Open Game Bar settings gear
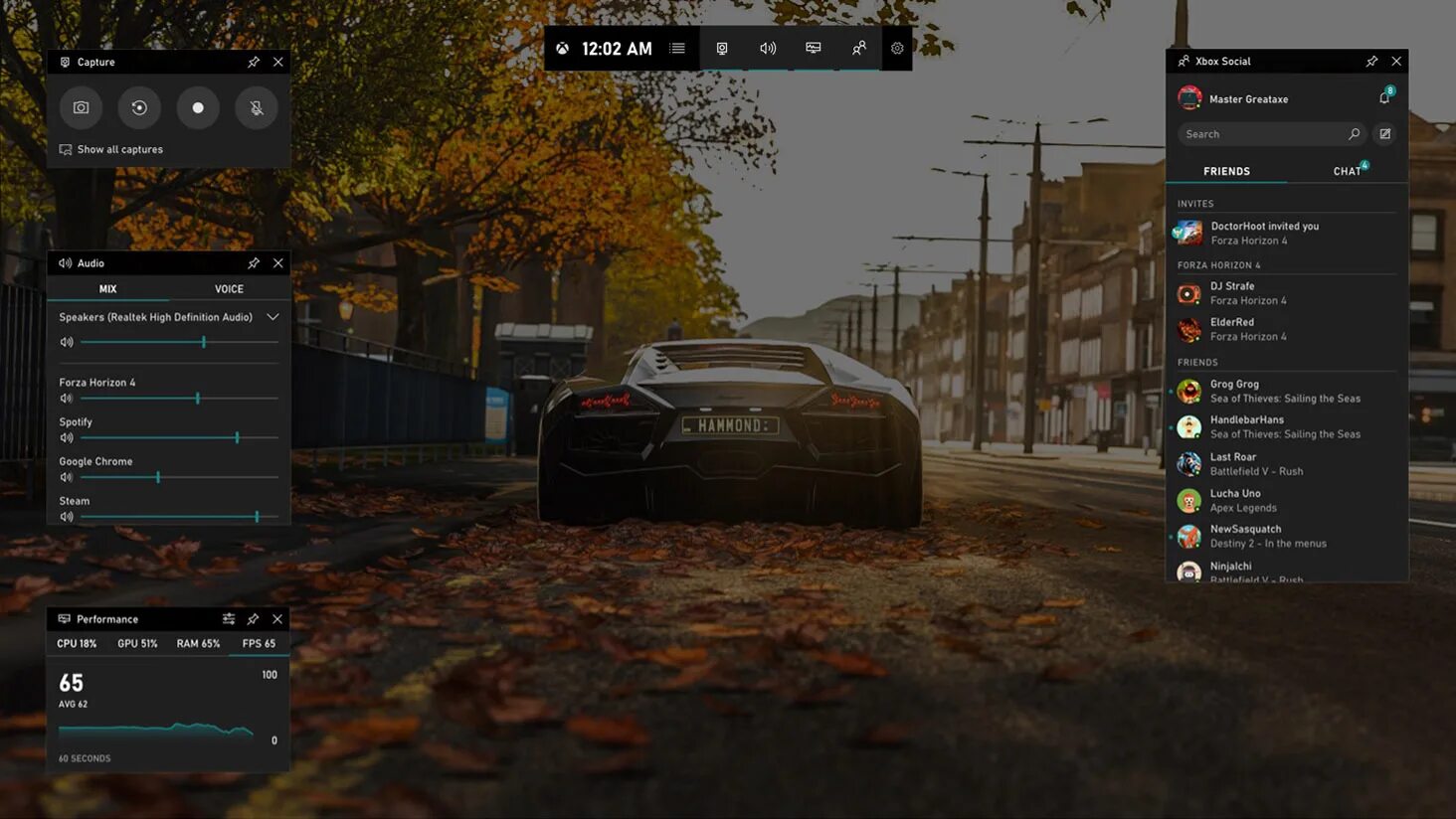Viewport: 1456px width, 819px height. coord(897,49)
